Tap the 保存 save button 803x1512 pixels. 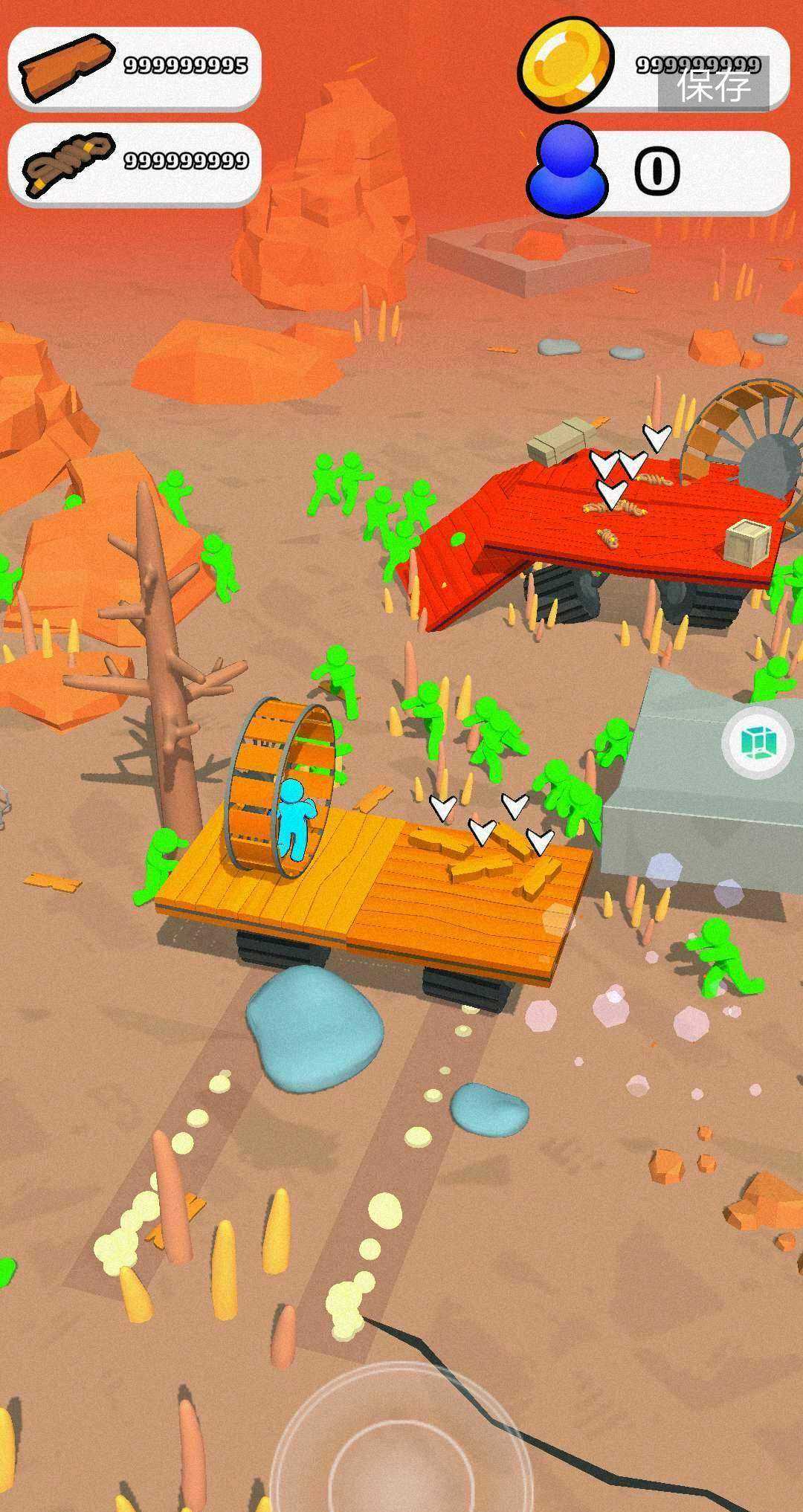pos(713,85)
